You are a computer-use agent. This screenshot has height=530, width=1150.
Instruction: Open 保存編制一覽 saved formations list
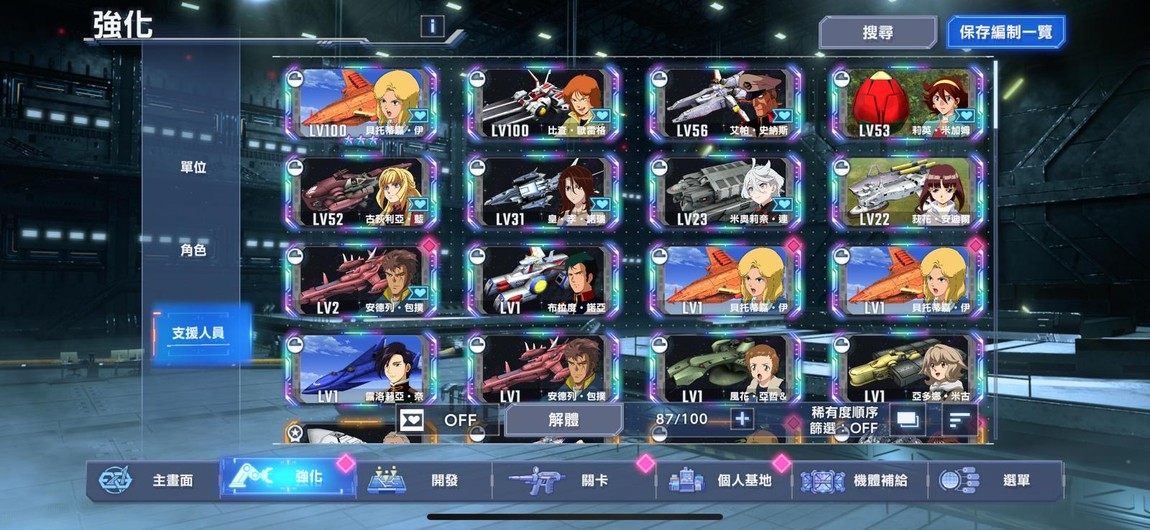(1005, 32)
